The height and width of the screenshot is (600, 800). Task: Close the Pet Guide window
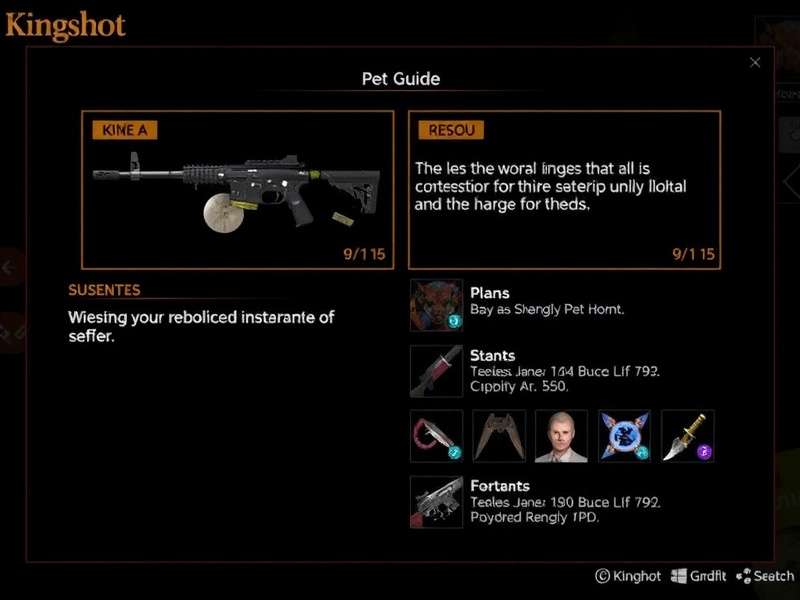(755, 63)
